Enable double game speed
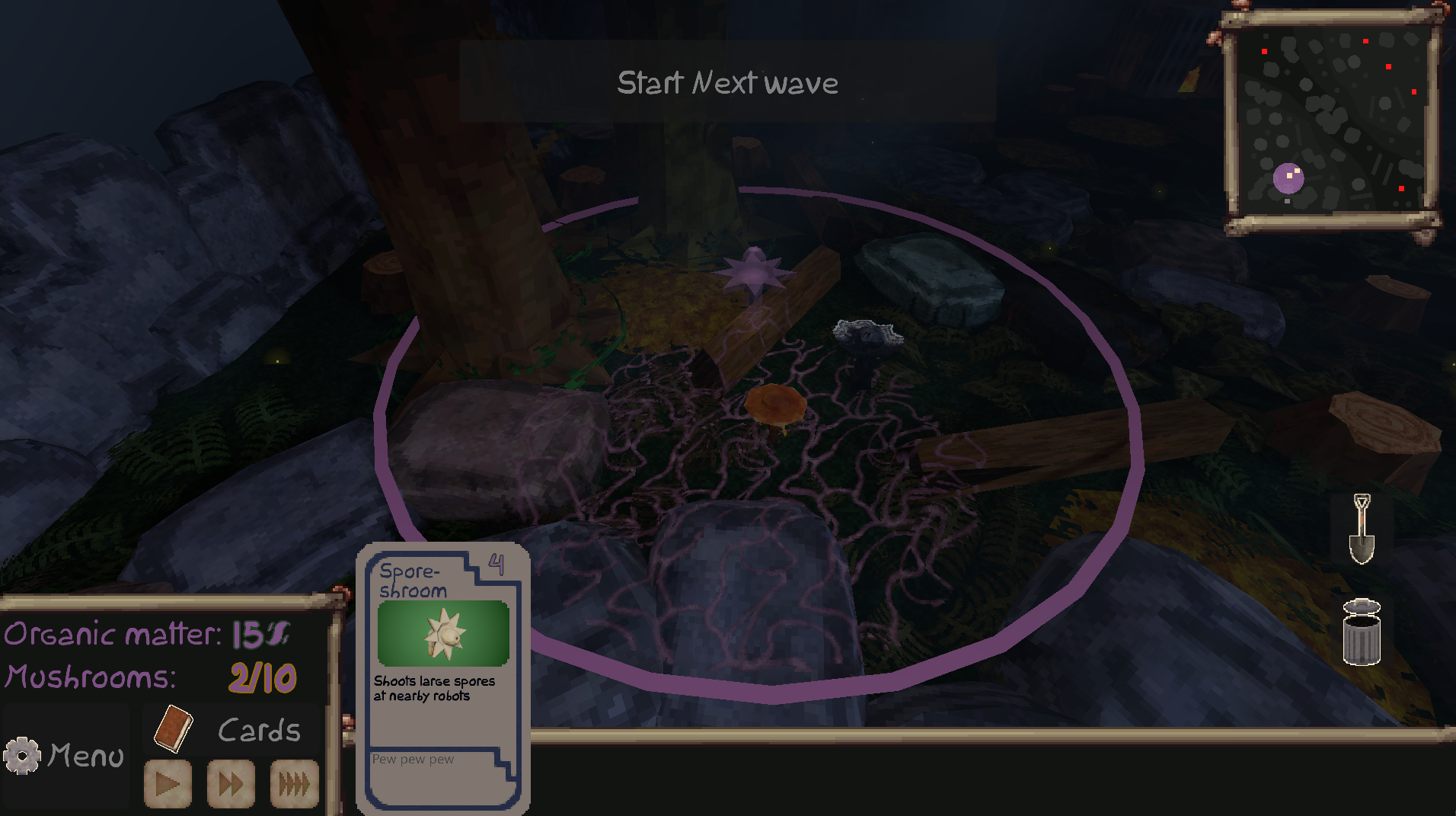1456x816 pixels. (230, 782)
